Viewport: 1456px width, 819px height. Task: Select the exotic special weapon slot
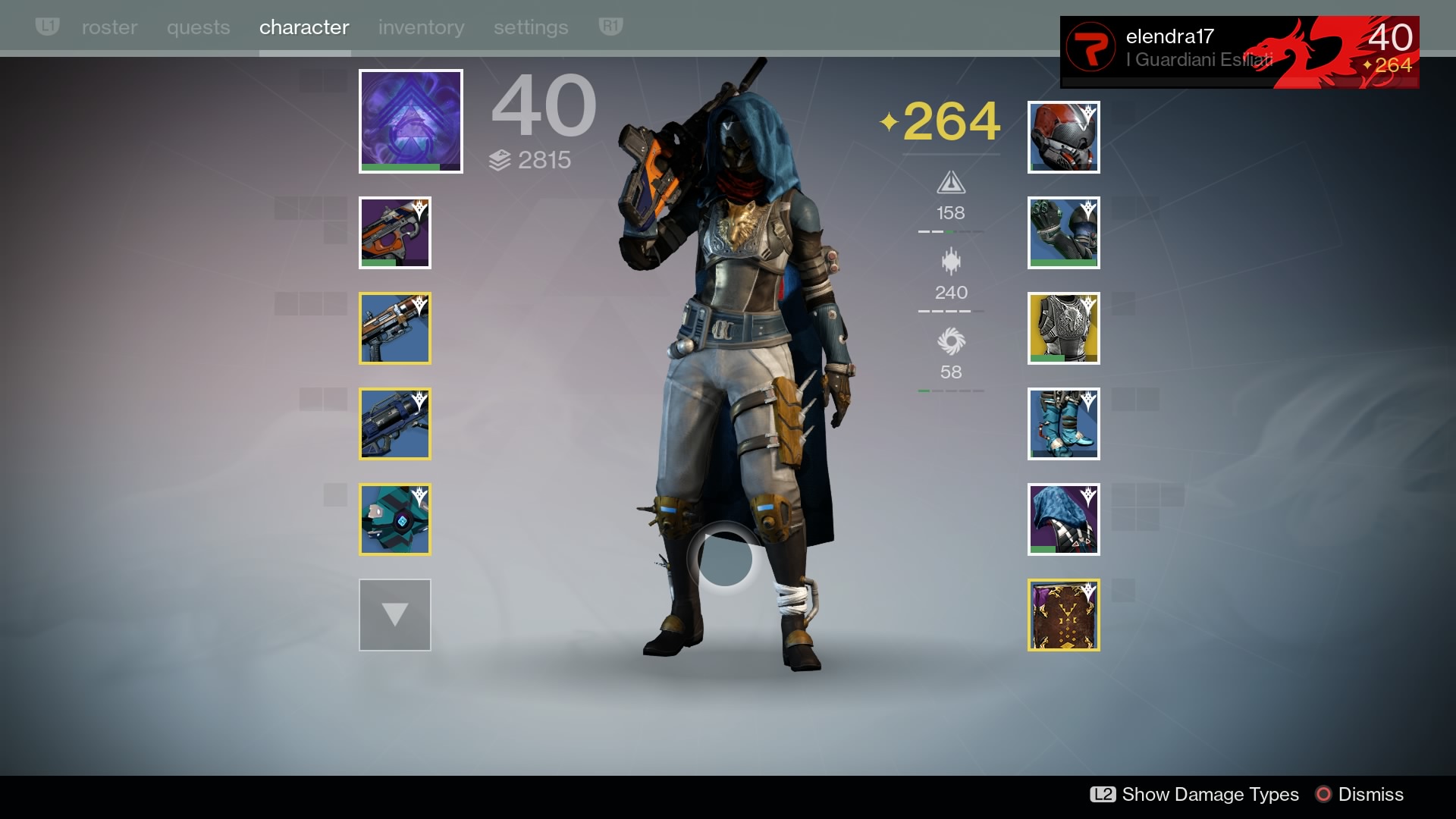(x=394, y=328)
